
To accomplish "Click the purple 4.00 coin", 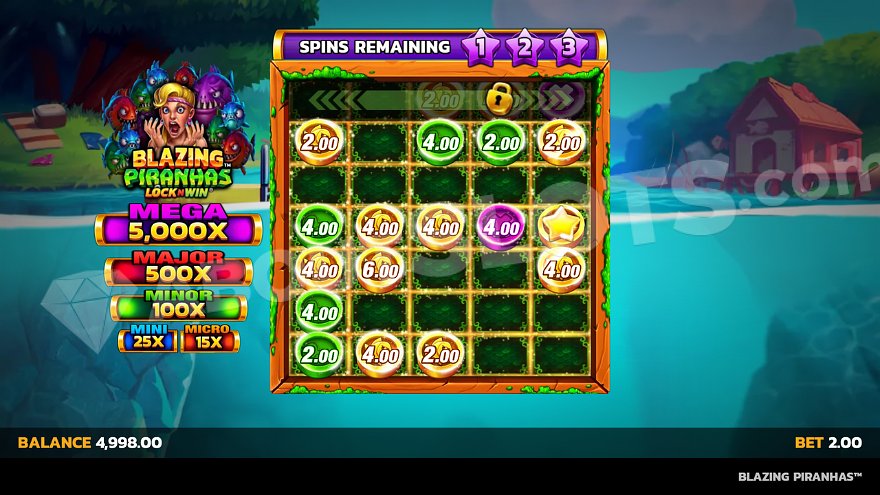I will [x=500, y=226].
